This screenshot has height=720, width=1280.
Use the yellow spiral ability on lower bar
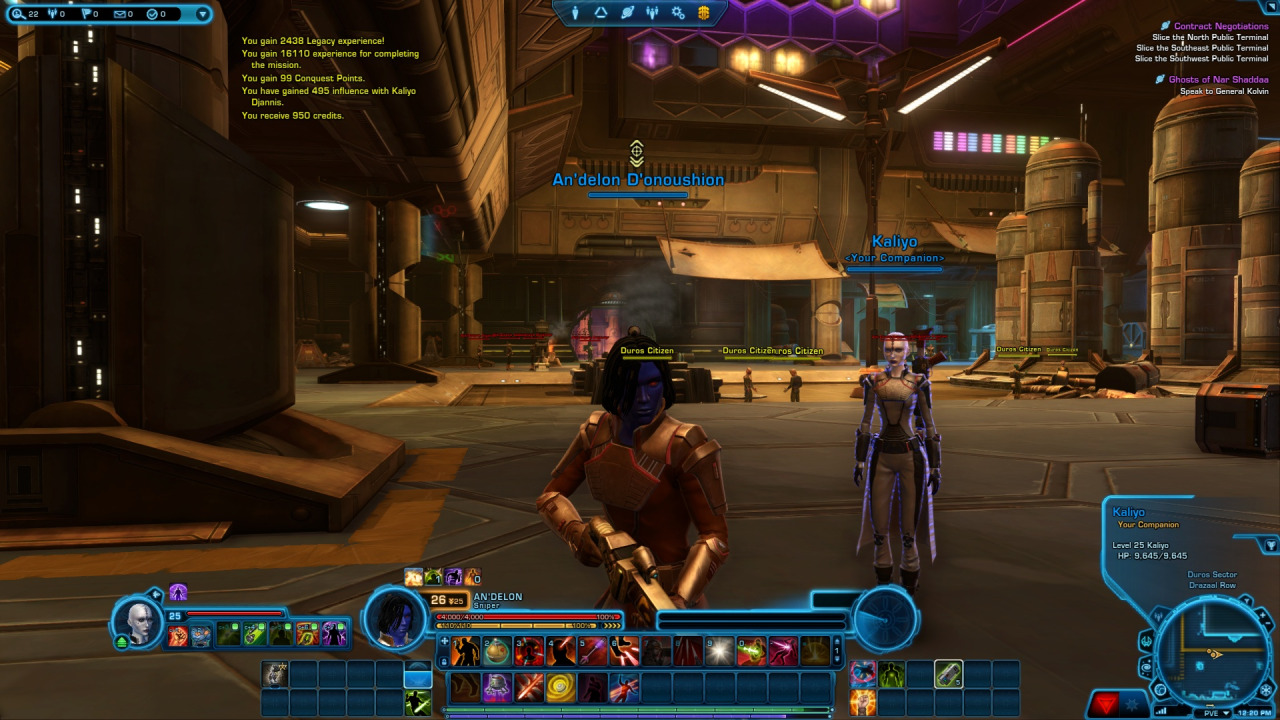pyautogui.click(x=560, y=687)
